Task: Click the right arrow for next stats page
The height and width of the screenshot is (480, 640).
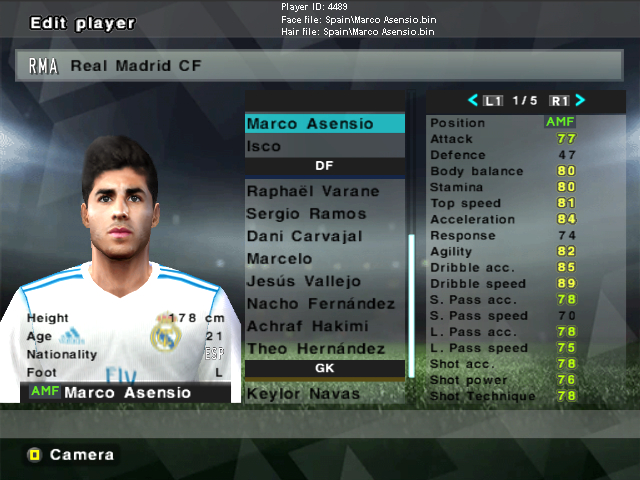Action: pyautogui.click(x=580, y=100)
